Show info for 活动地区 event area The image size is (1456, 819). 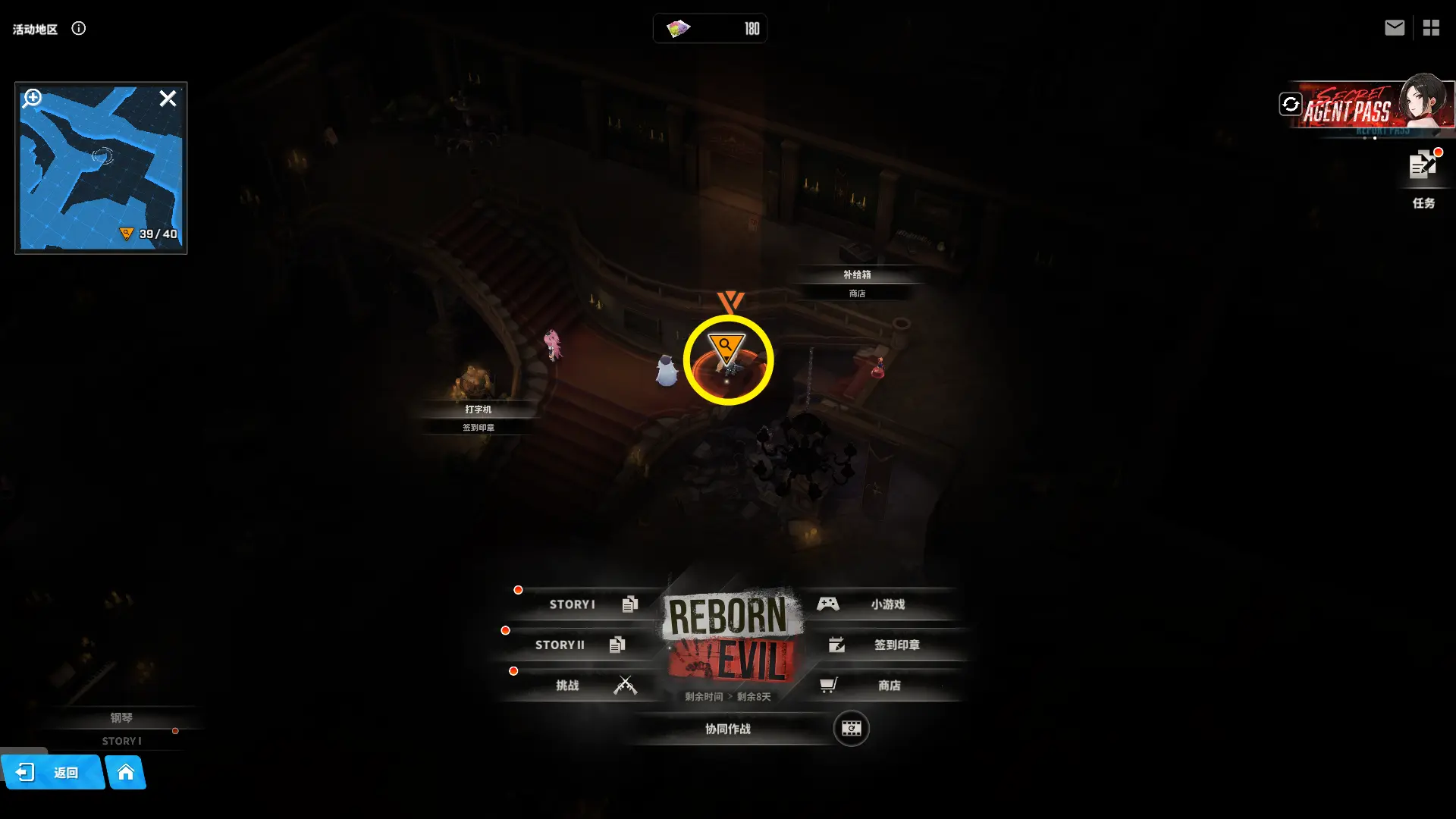tap(79, 29)
